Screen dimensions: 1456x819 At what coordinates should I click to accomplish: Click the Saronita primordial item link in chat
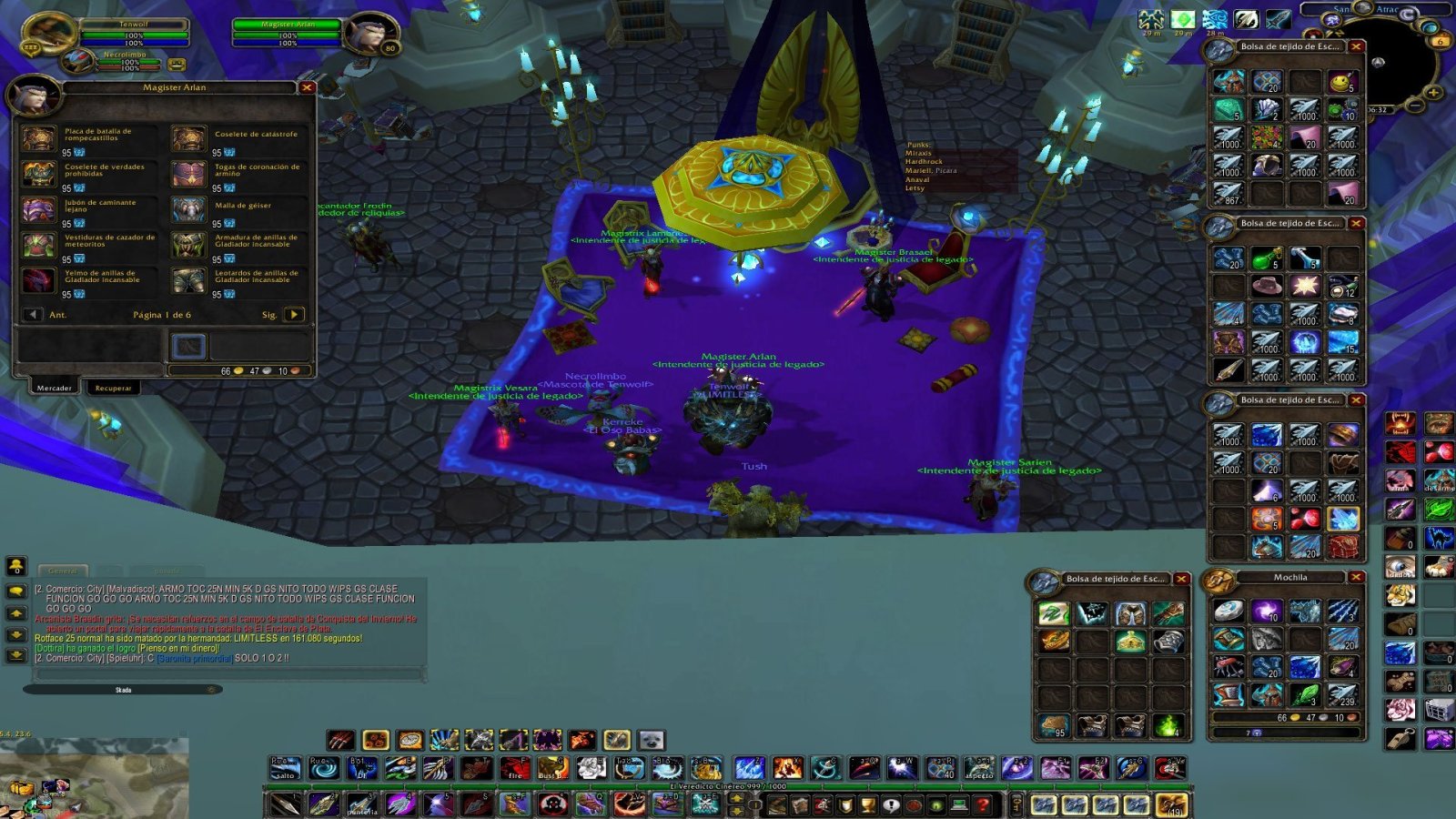[194, 660]
